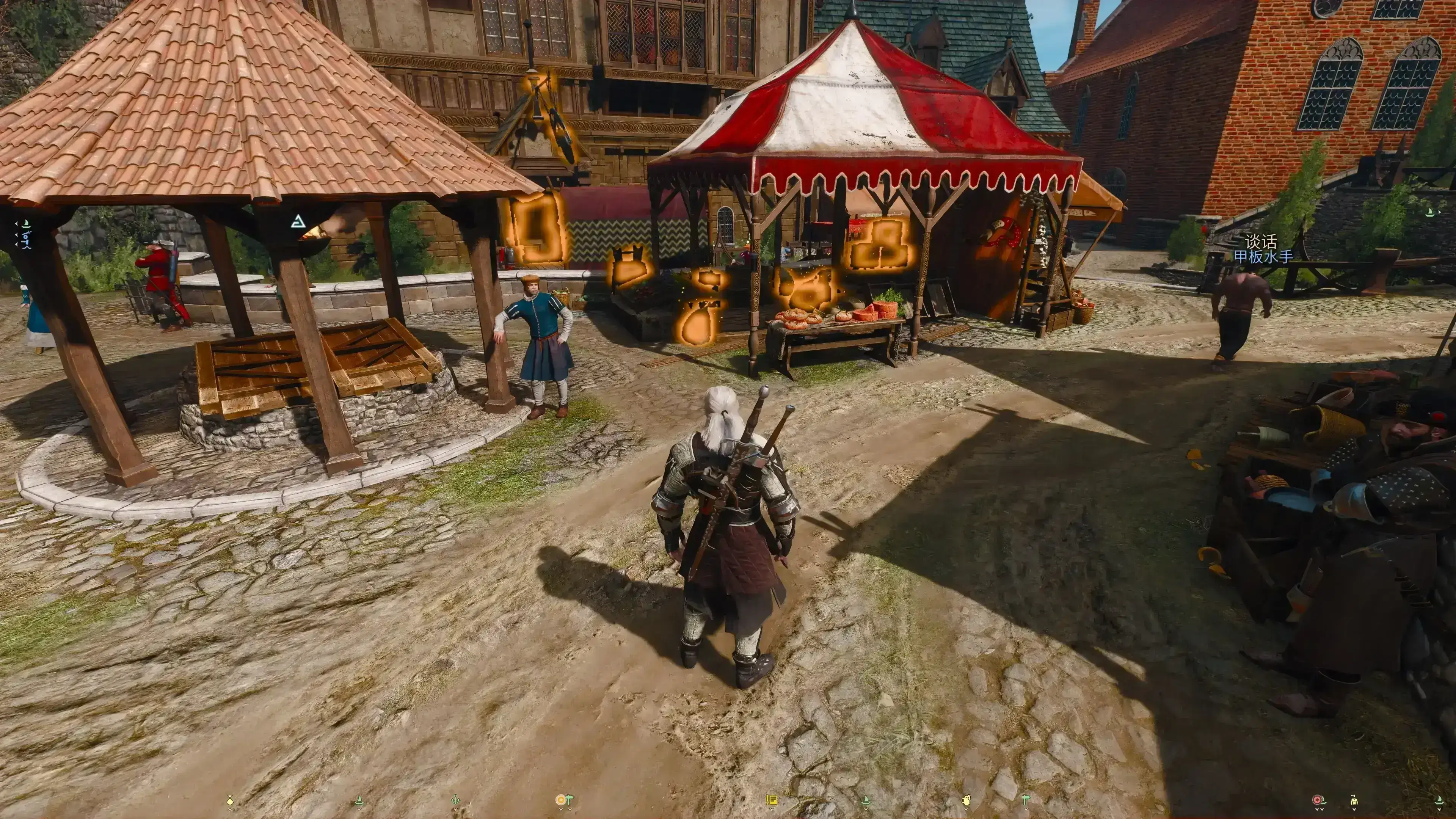Screen dimensions: 1456x819
Task: Select the yellow armor shirt marker
Action: coord(1353,800)
